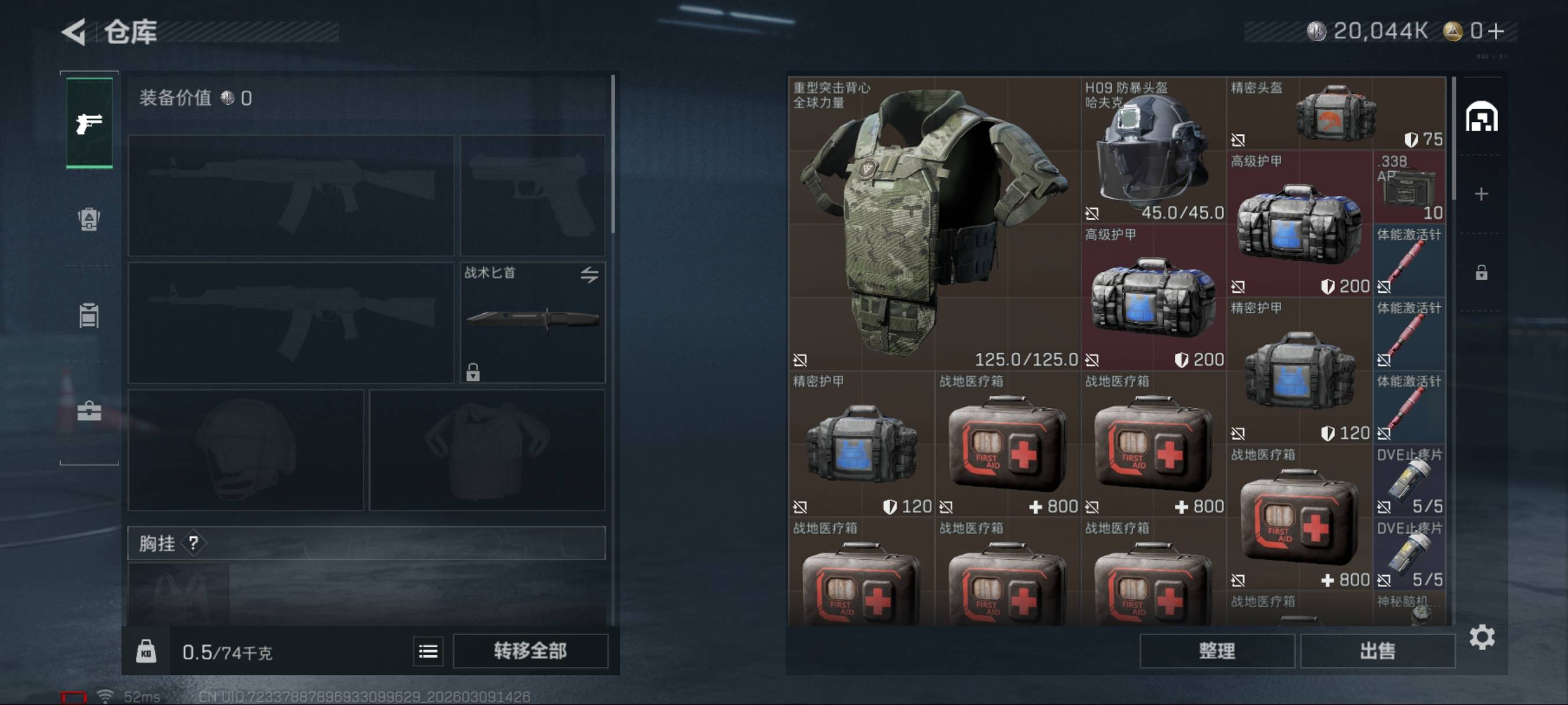This screenshot has width=1568, height=705.
Task: Click the padlock icon beside the stash
Action: (x=1481, y=273)
